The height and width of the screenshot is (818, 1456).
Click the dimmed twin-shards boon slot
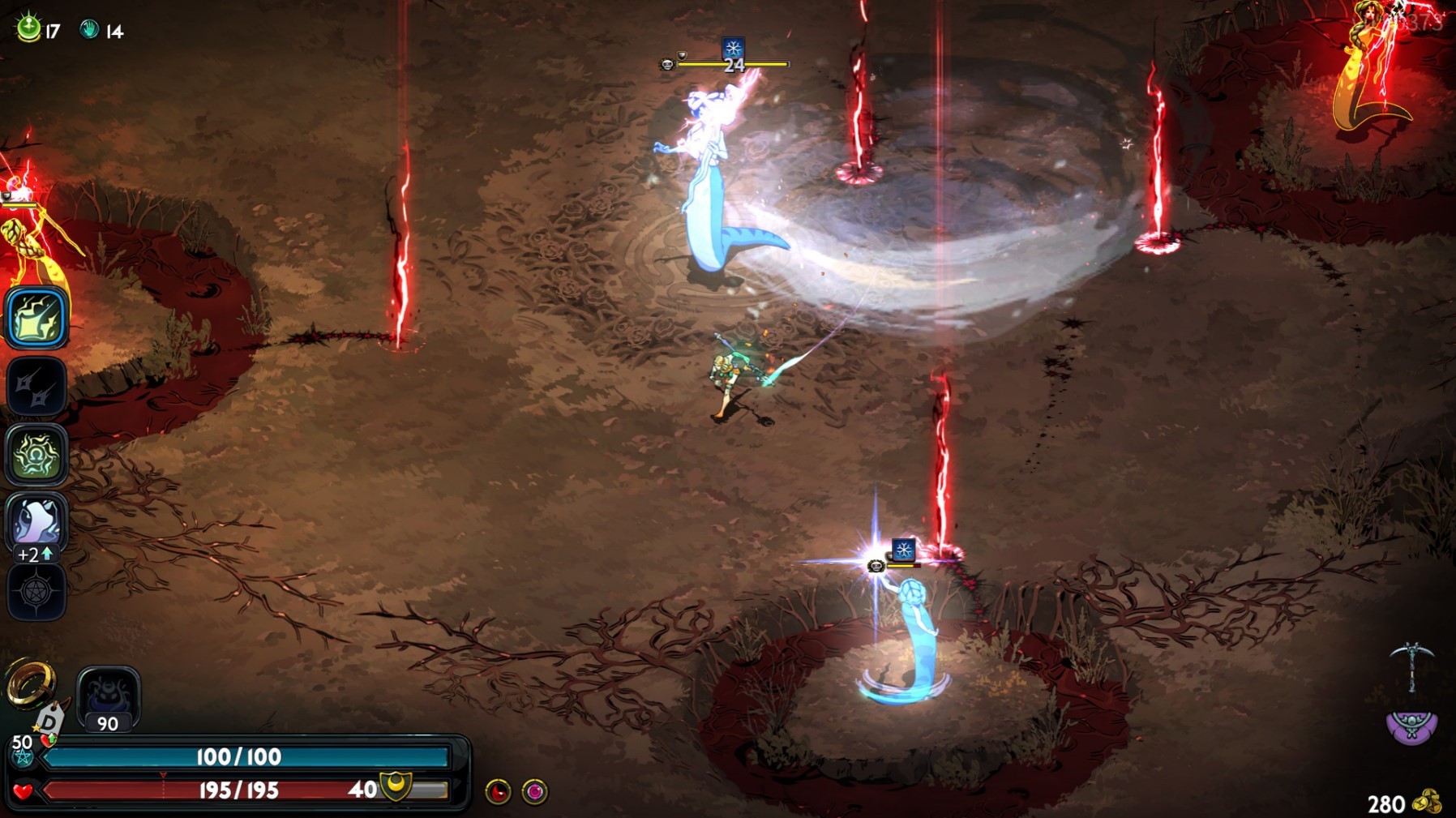click(36, 387)
